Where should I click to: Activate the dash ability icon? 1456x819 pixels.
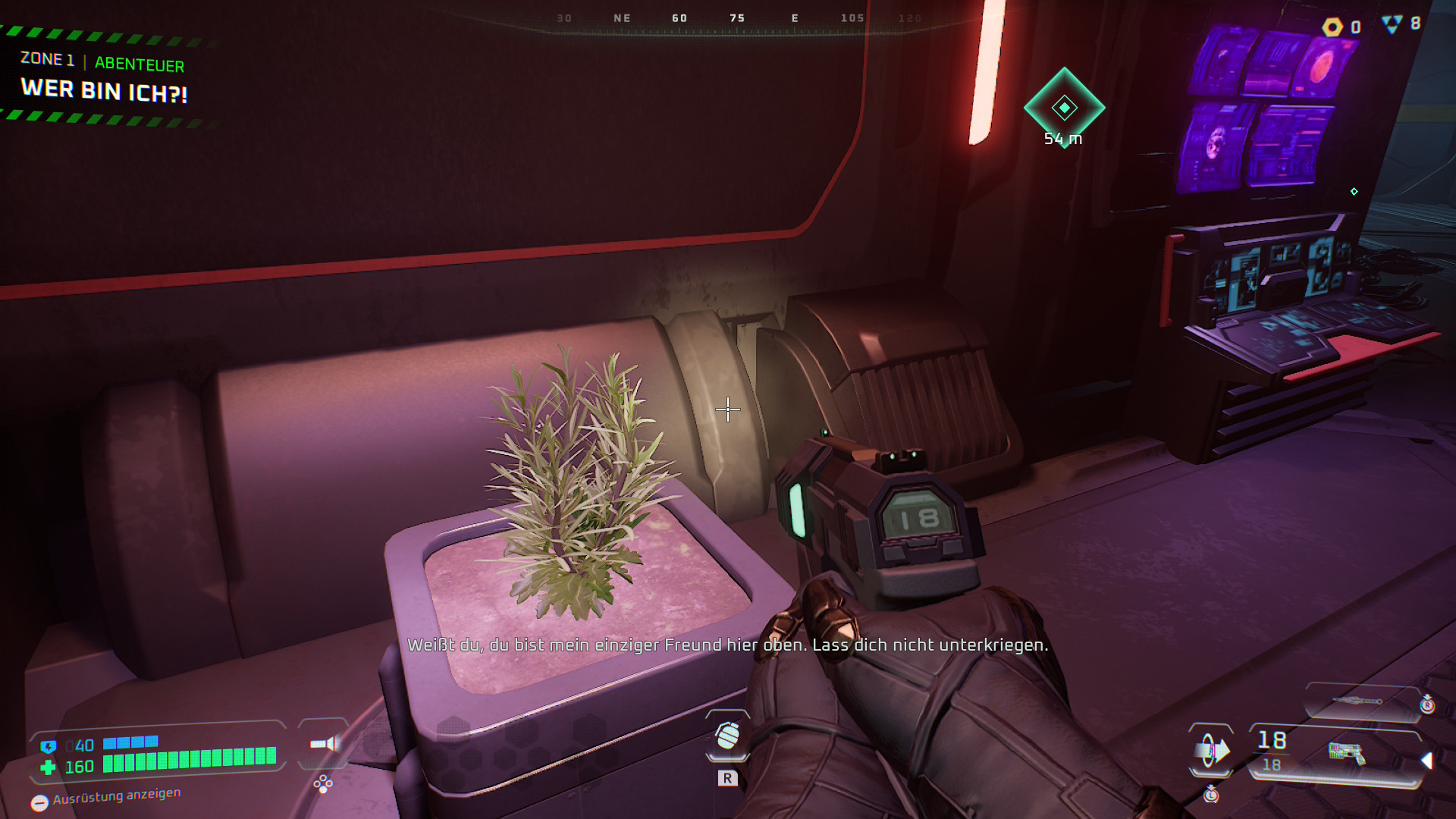tap(1211, 751)
